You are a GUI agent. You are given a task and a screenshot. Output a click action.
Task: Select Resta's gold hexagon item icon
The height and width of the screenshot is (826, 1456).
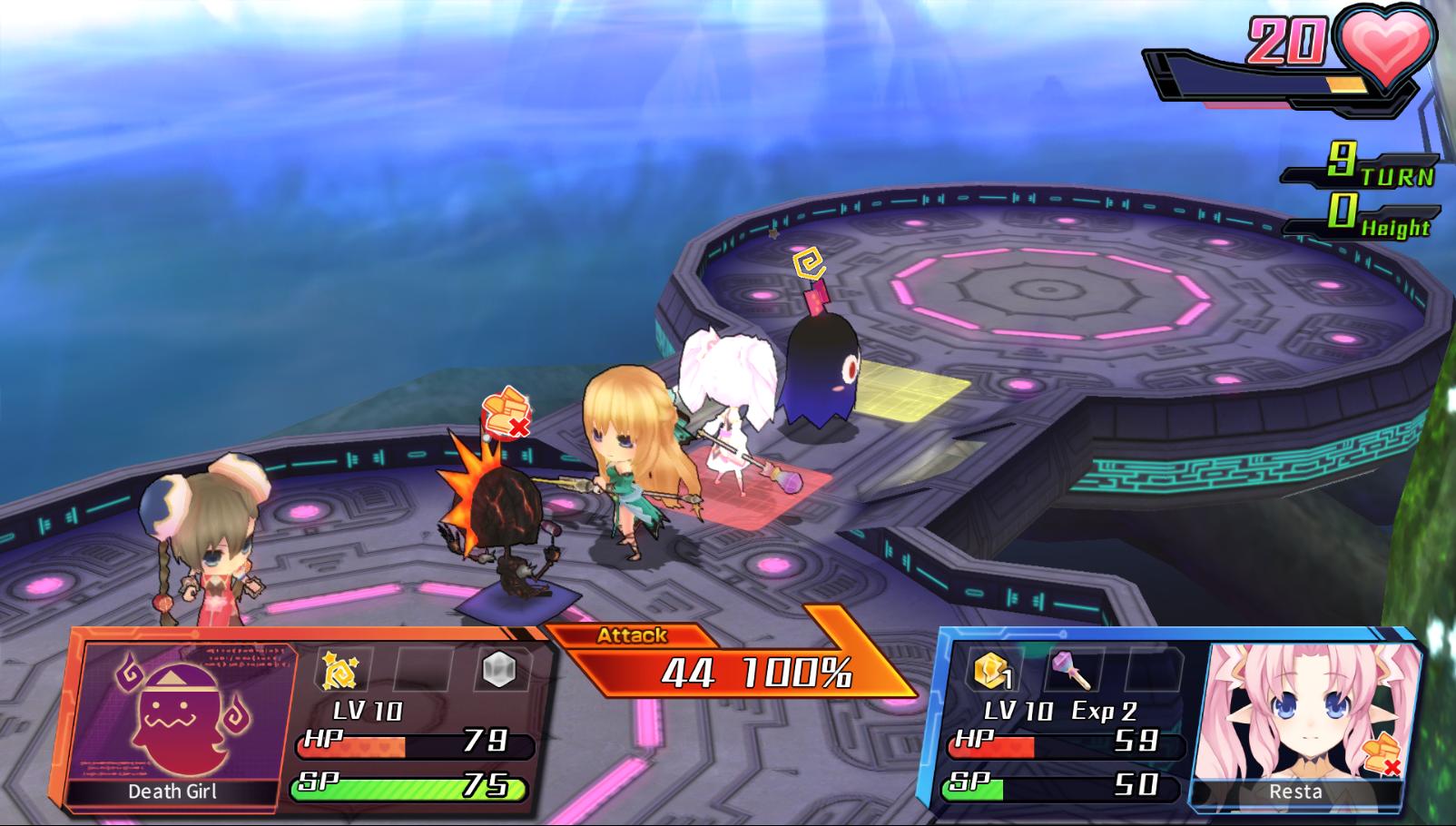(x=992, y=672)
